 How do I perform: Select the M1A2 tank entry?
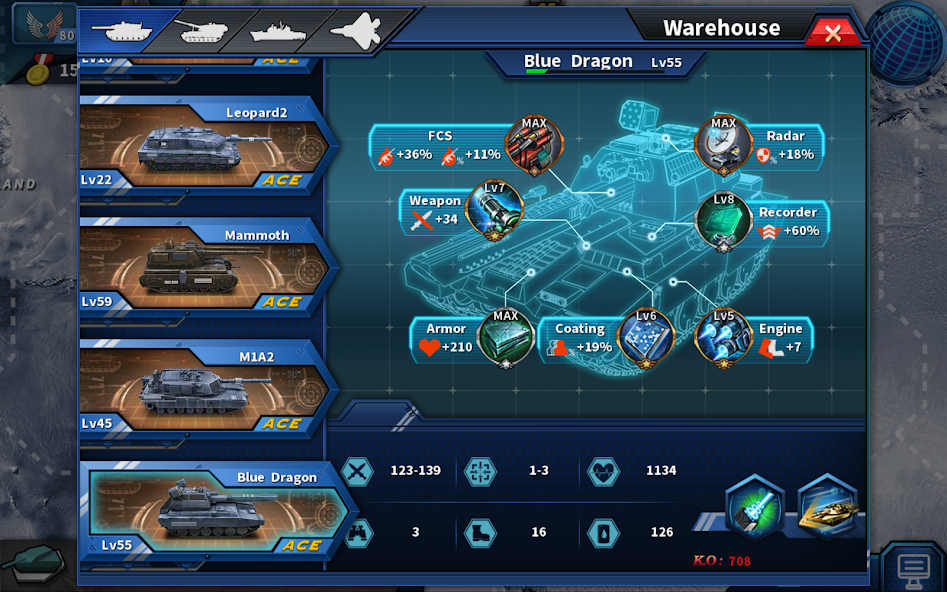pos(205,390)
